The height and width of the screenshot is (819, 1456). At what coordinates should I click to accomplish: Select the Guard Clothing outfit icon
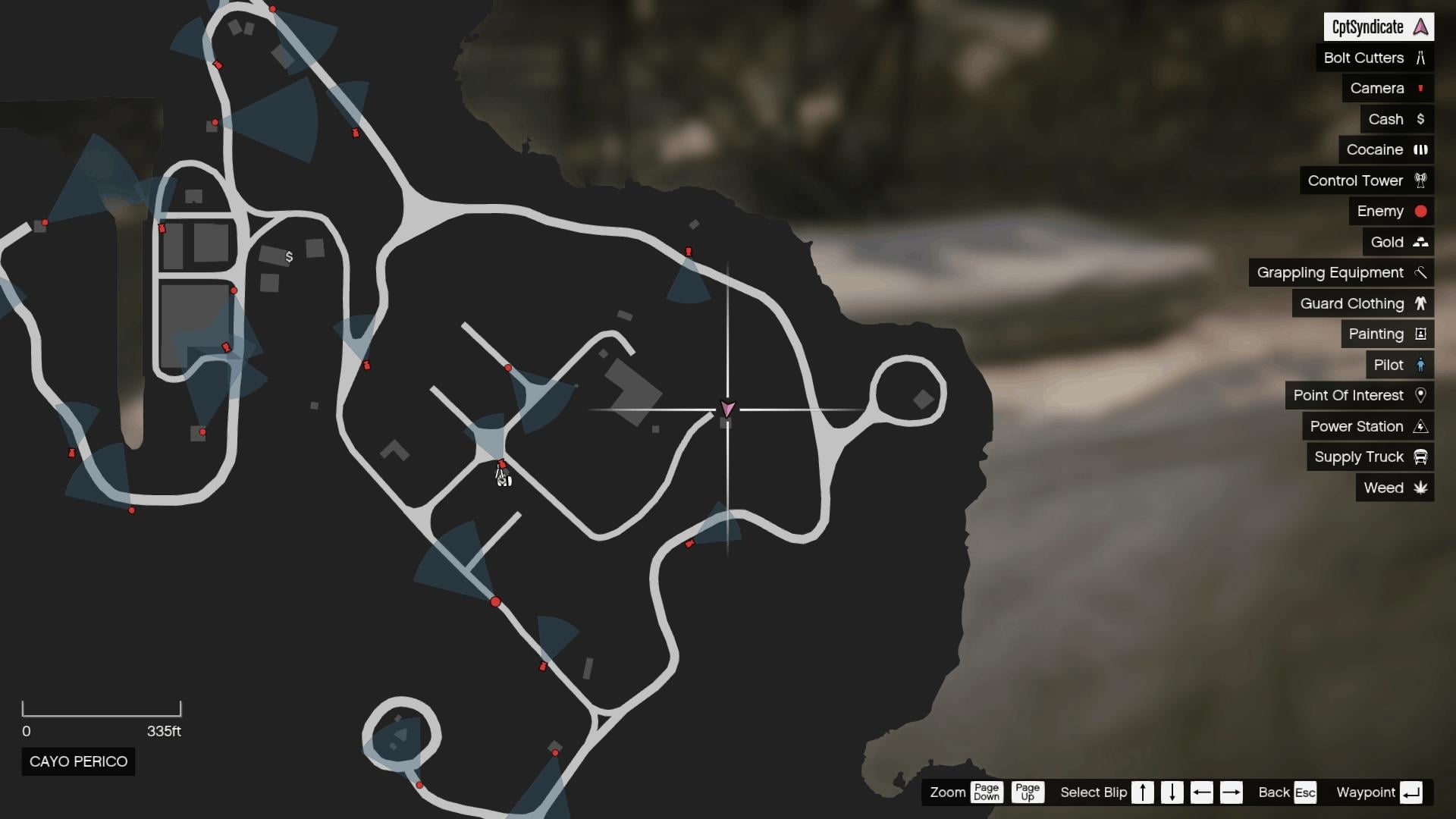click(1421, 303)
